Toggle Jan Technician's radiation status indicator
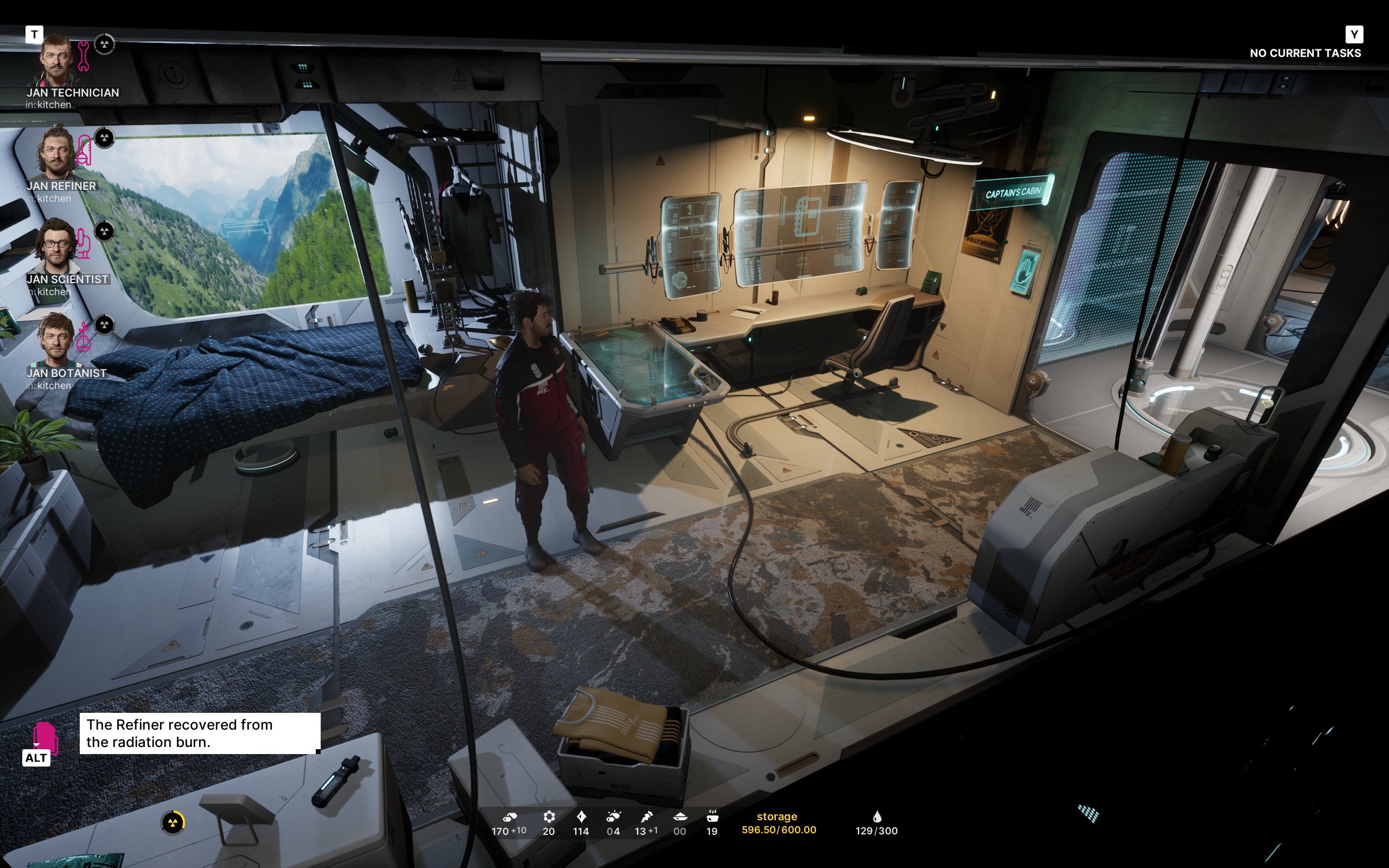 [105, 43]
